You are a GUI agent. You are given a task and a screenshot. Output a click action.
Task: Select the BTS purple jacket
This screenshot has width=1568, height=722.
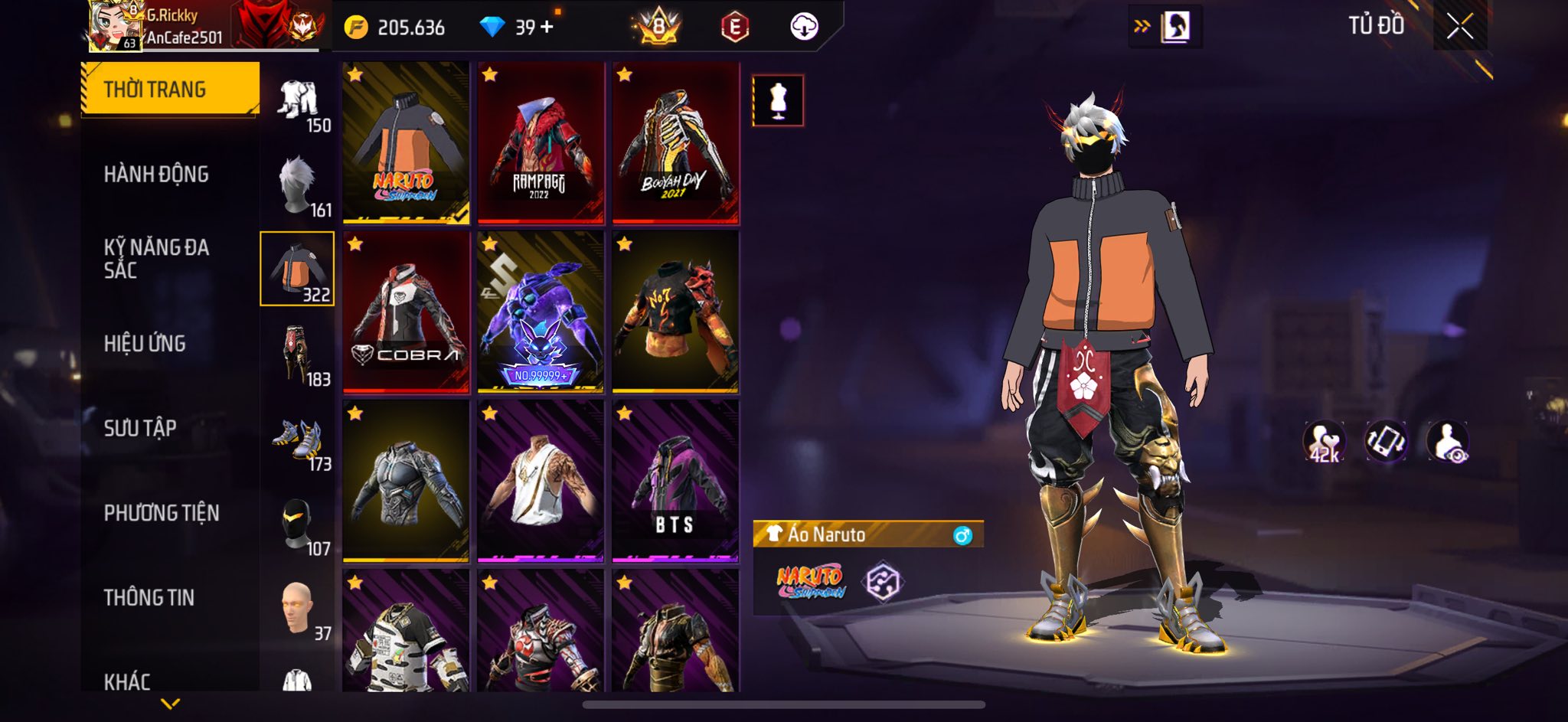click(675, 481)
